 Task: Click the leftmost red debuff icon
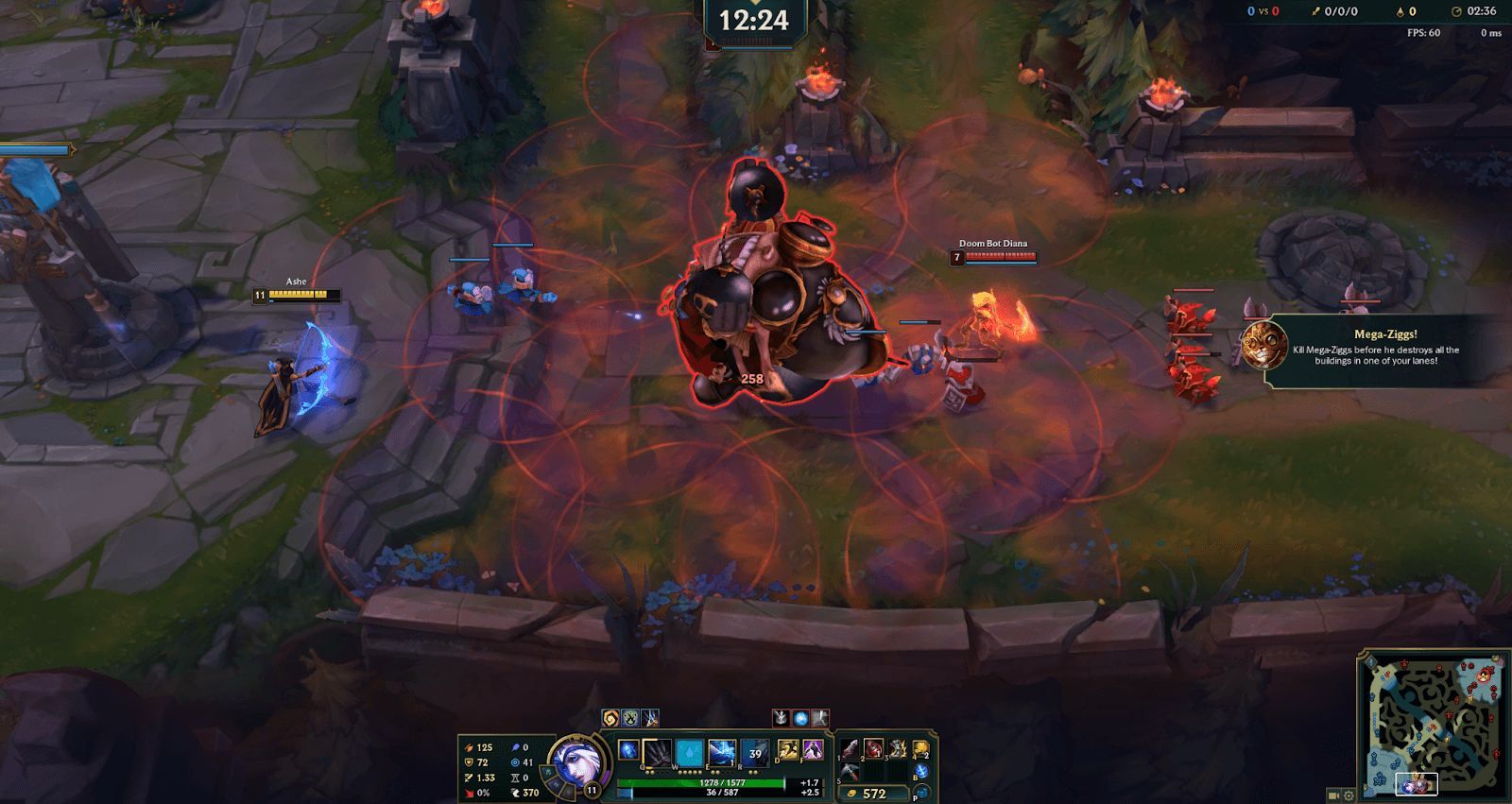(781, 720)
